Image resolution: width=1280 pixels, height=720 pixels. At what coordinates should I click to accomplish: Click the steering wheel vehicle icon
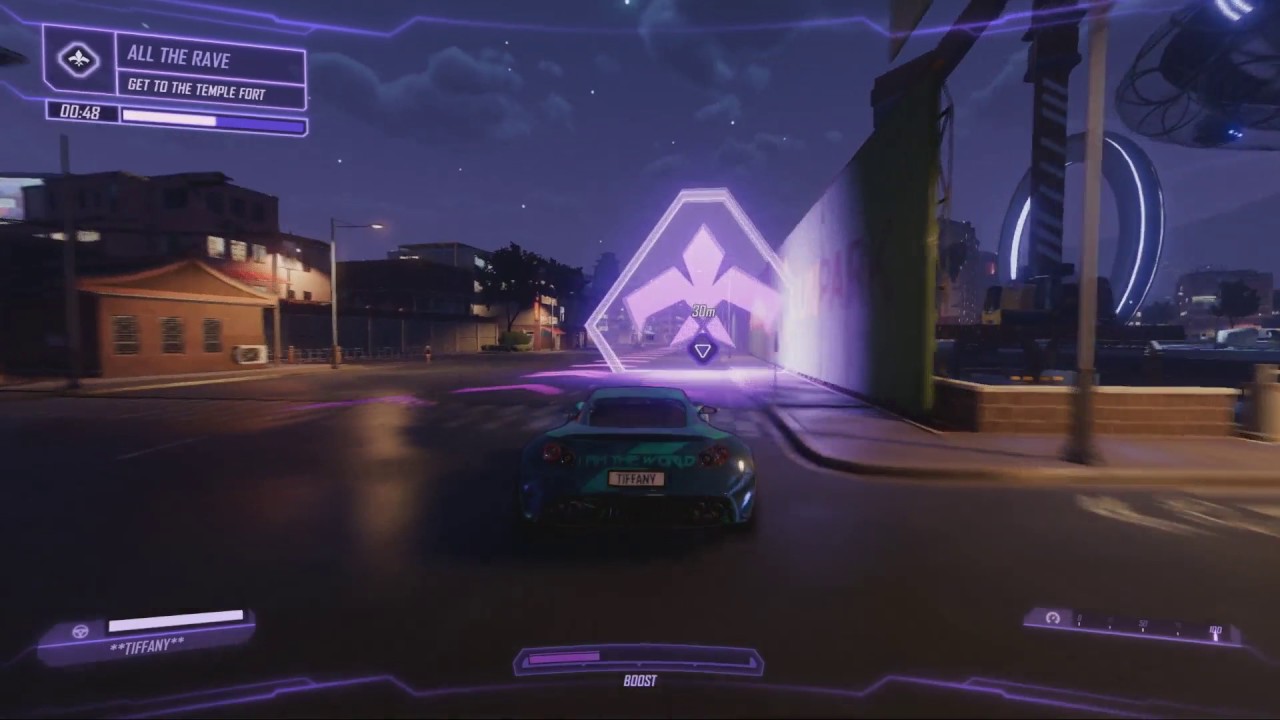pyautogui.click(x=81, y=631)
